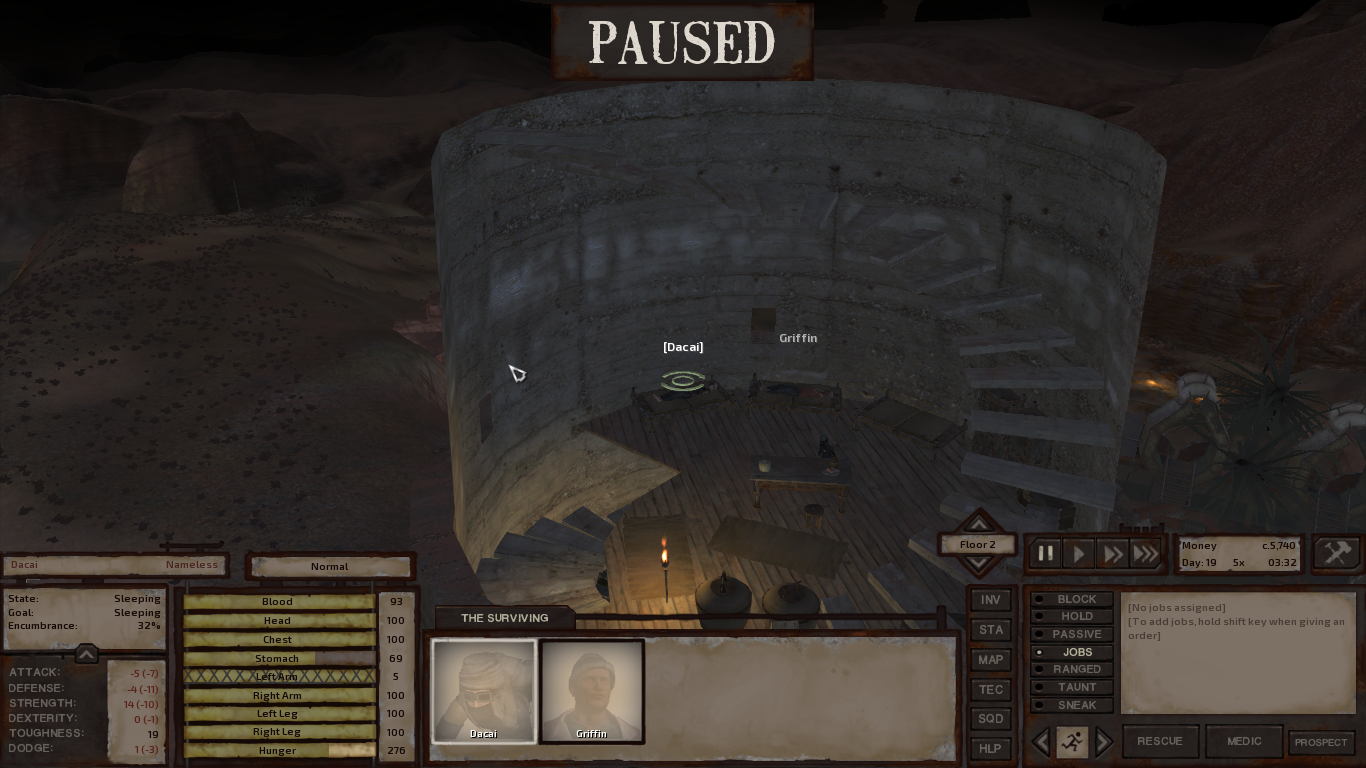Viewport: 1366px width, 768px height.
Task: Resume game at normal play speed
Action: [1079, 554]
